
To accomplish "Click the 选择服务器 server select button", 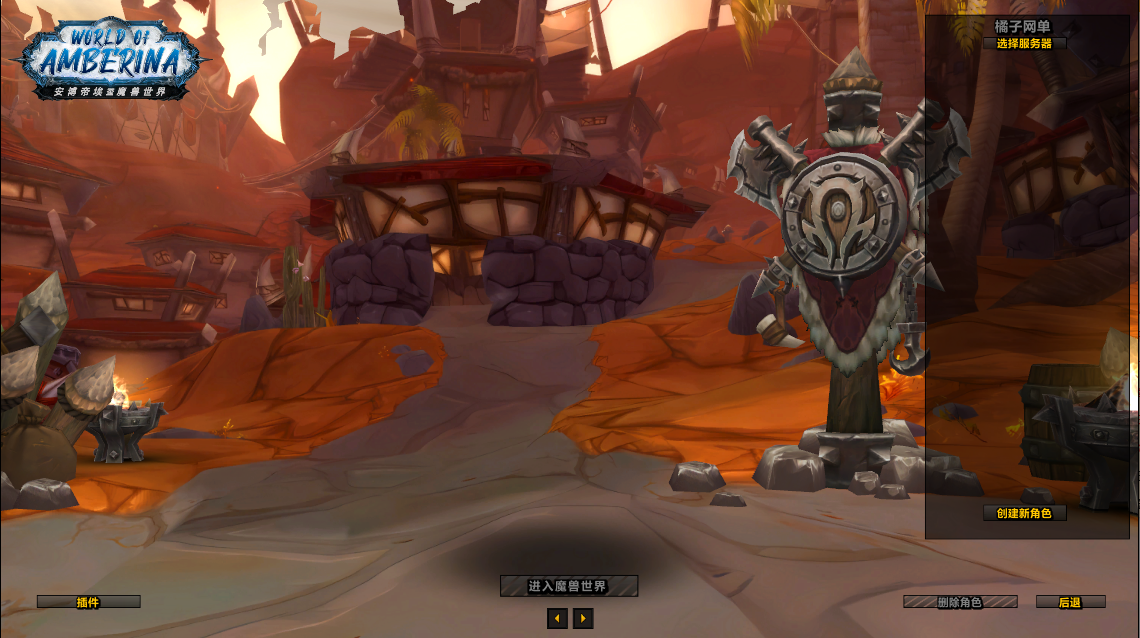I will click(1024, 43).
